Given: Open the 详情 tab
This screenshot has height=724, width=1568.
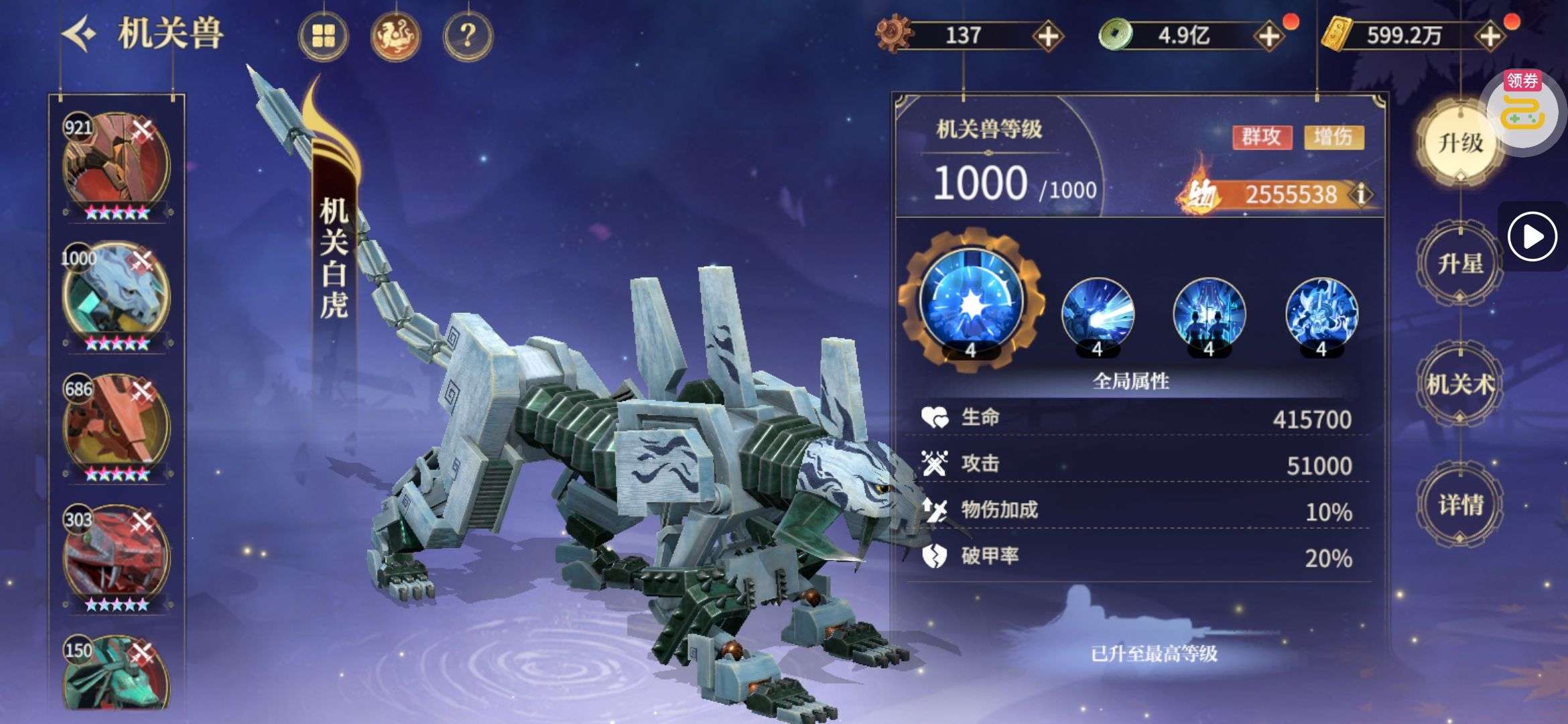Looking at the screenshot, I should click(x=1459, y=505).
